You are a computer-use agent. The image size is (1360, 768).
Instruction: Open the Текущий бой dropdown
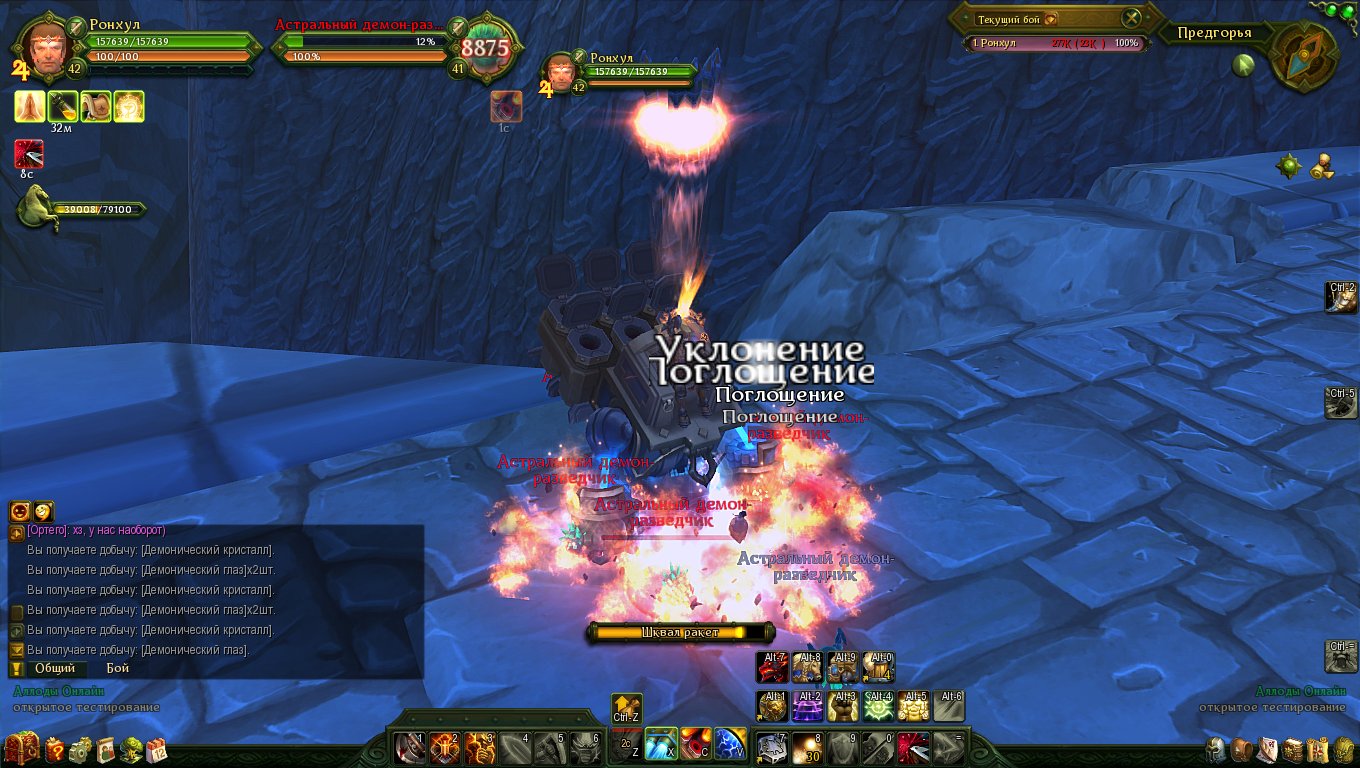1051,19
